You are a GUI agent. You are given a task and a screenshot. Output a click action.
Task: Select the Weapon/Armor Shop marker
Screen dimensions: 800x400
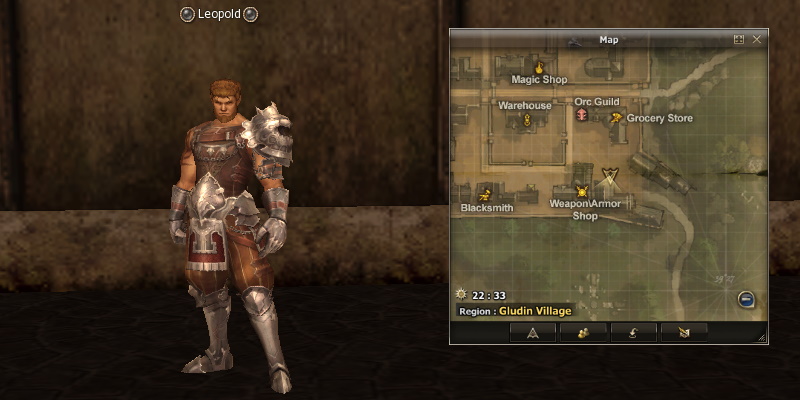coord(581,191)
